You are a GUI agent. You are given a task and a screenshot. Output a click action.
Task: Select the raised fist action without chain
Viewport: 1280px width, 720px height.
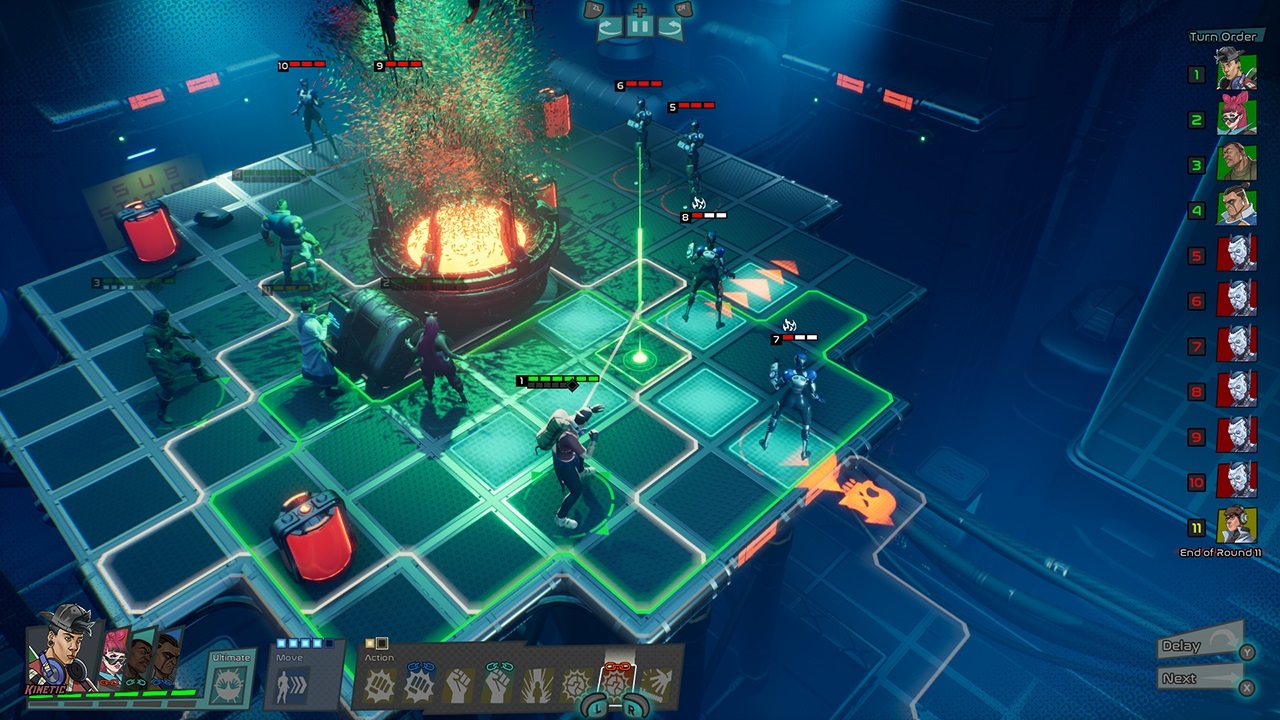[x=458, y=685]
